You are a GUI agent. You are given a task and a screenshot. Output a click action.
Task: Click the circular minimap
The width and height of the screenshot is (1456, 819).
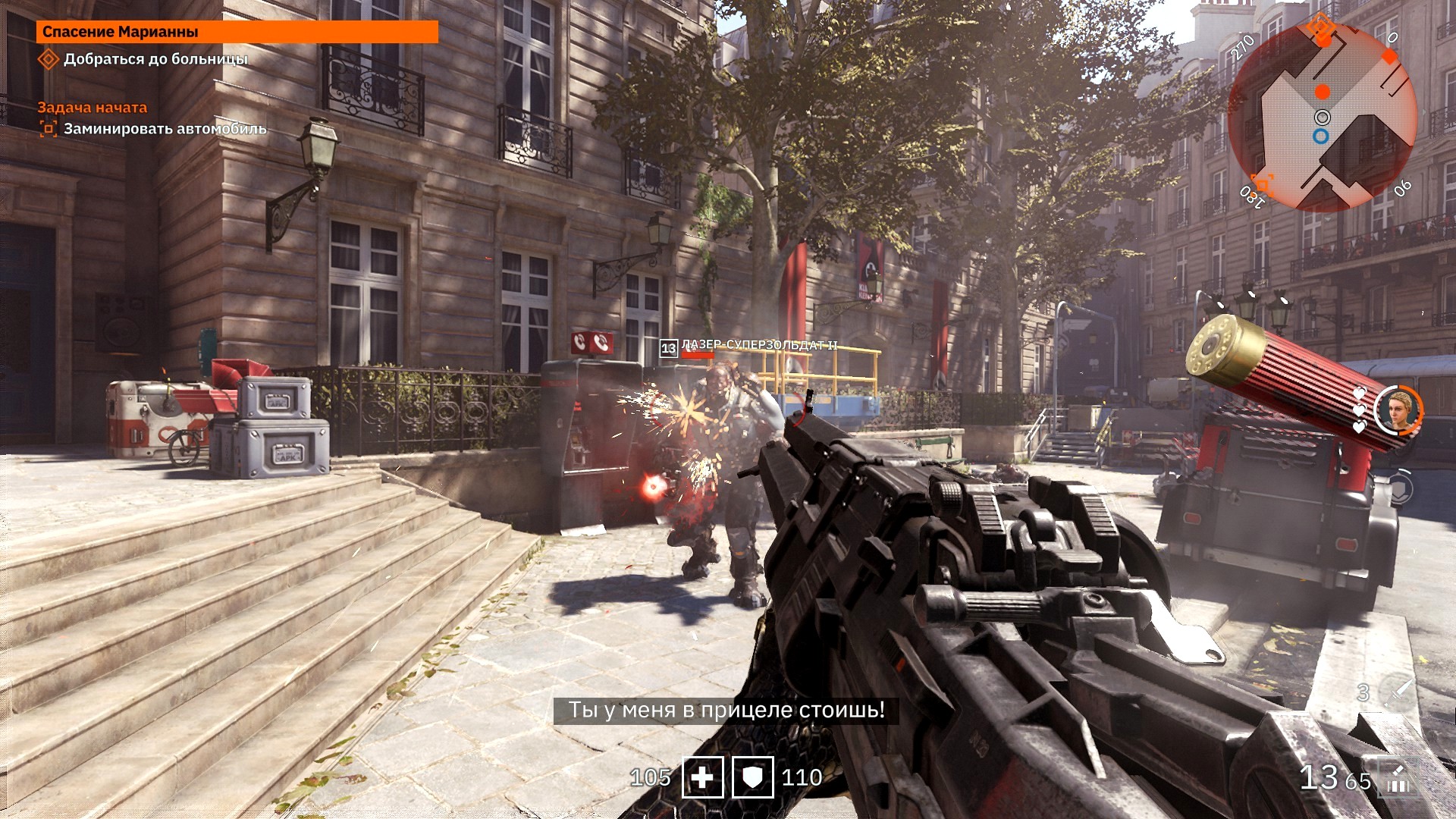(x=1323, y=118)
